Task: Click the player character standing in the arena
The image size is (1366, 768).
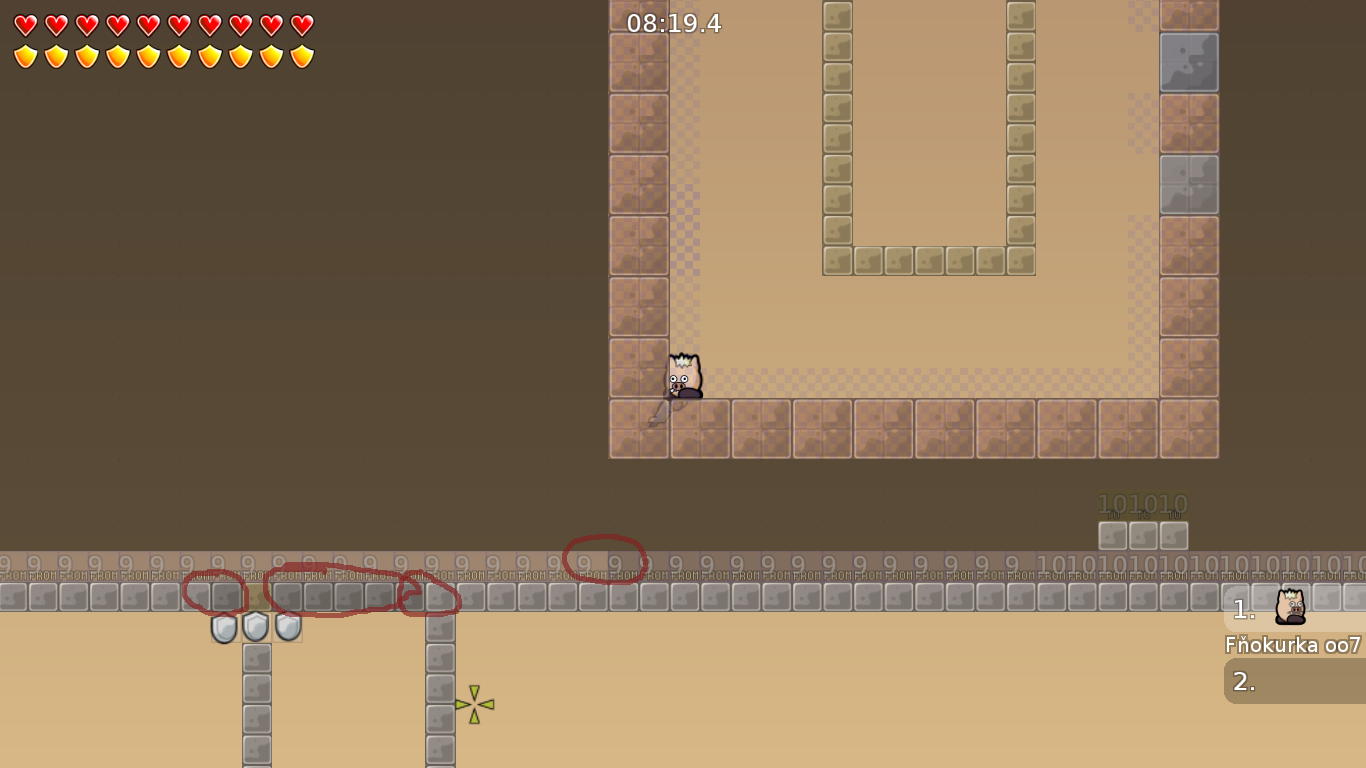Action: pyautogui.click(x=684, y=375)
